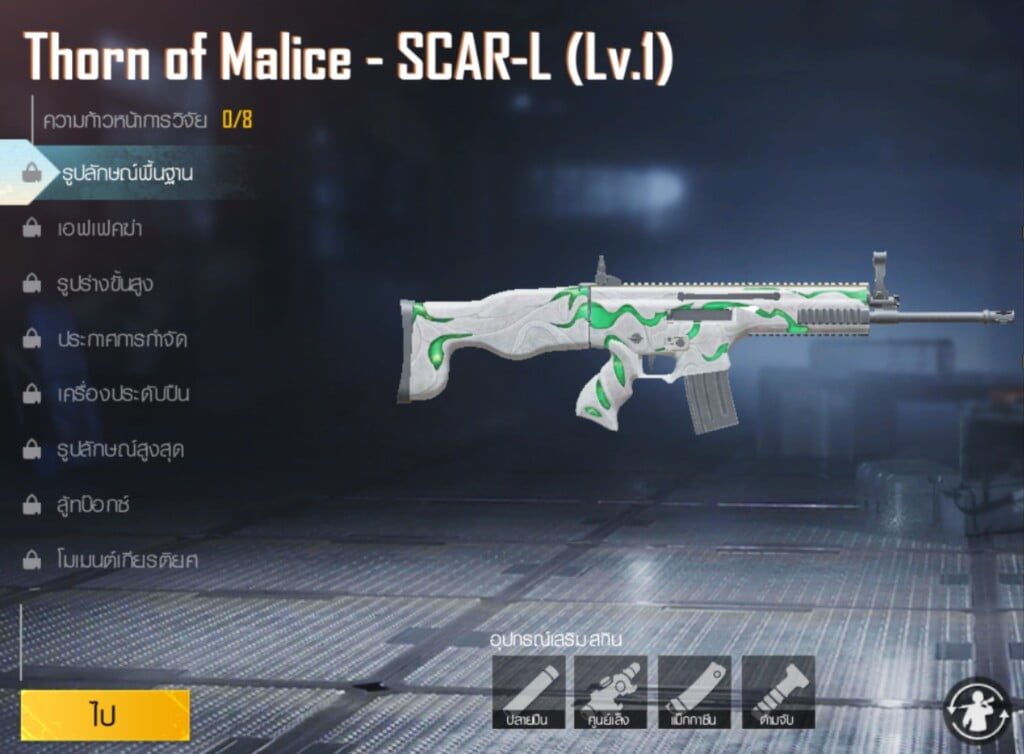This screenshot has width=1024, height=754.
Task: Show the ประกาศการกำจัด (elimination broadcast) entry
Action: point(122,339)
